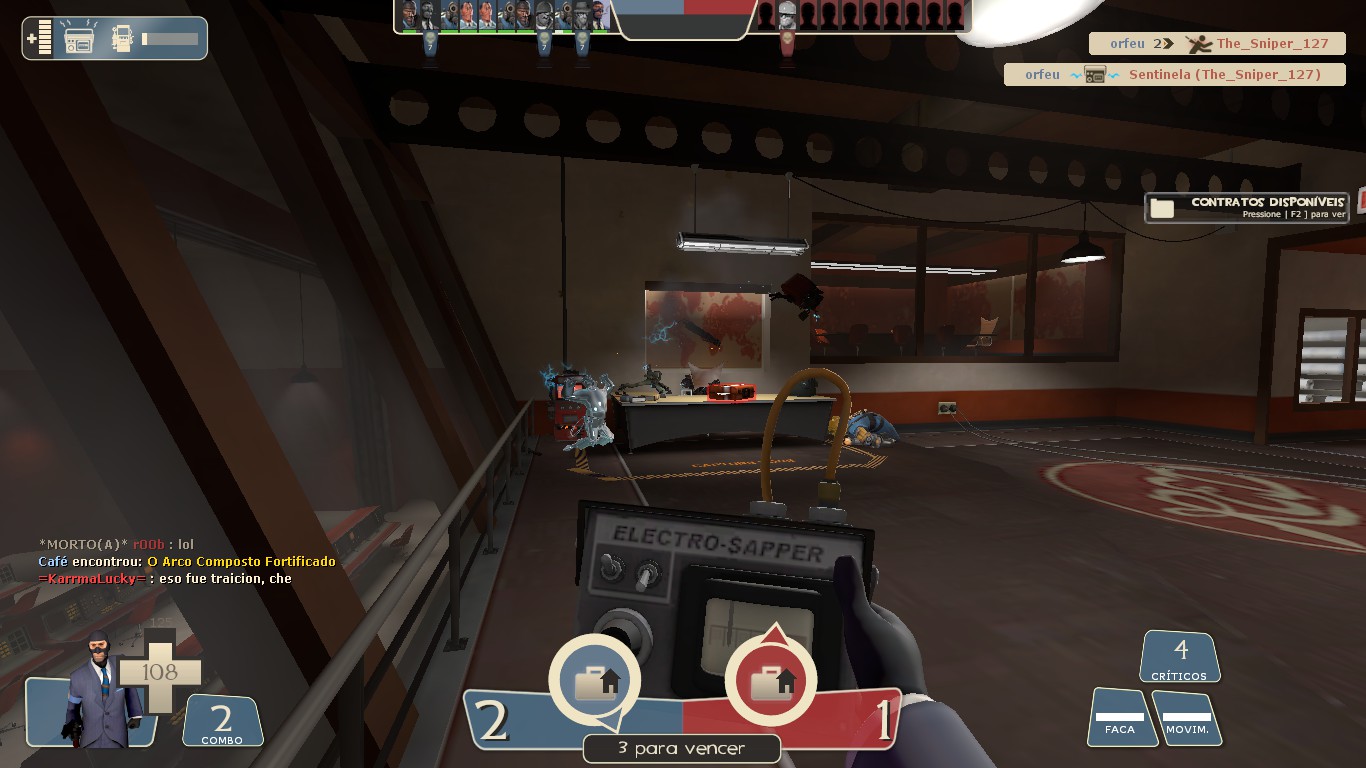Open the Contratos Disponíveis panel

pyautogui.click(x=1246, y=207)
